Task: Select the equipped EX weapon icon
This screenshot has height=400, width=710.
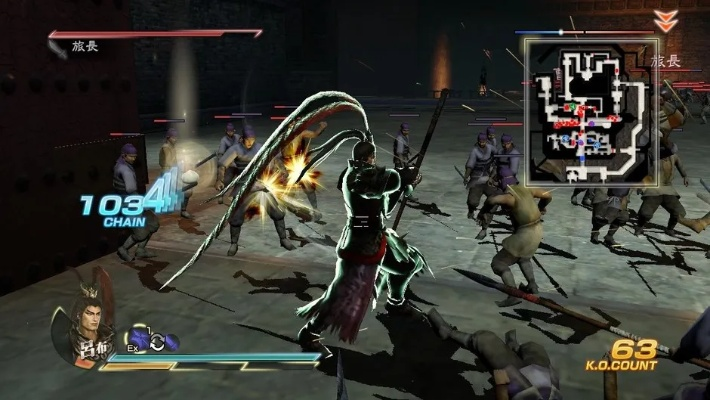Action: pyautogui.click(x=136, y=340)
